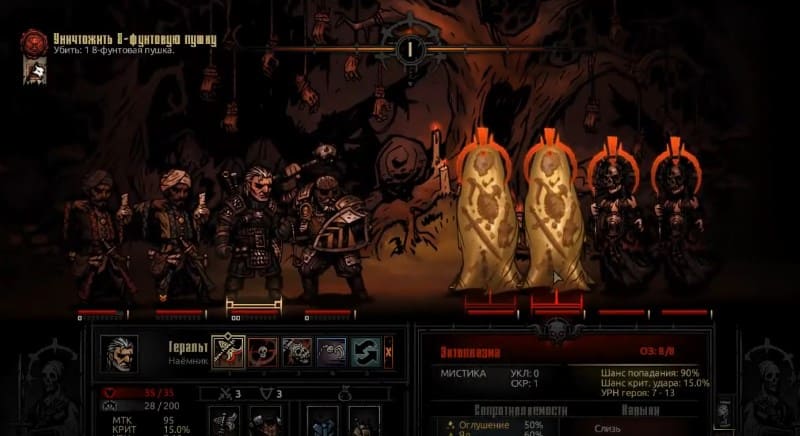This screenshot has height=436, width=800.
Task: Open Geralt's hero portrait
Action: [x=119, y=353]
